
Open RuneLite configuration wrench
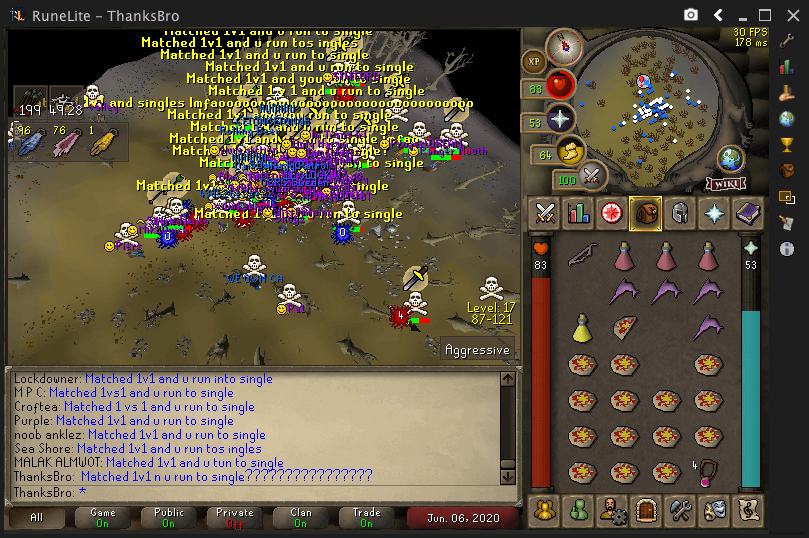tap(787, 43)
